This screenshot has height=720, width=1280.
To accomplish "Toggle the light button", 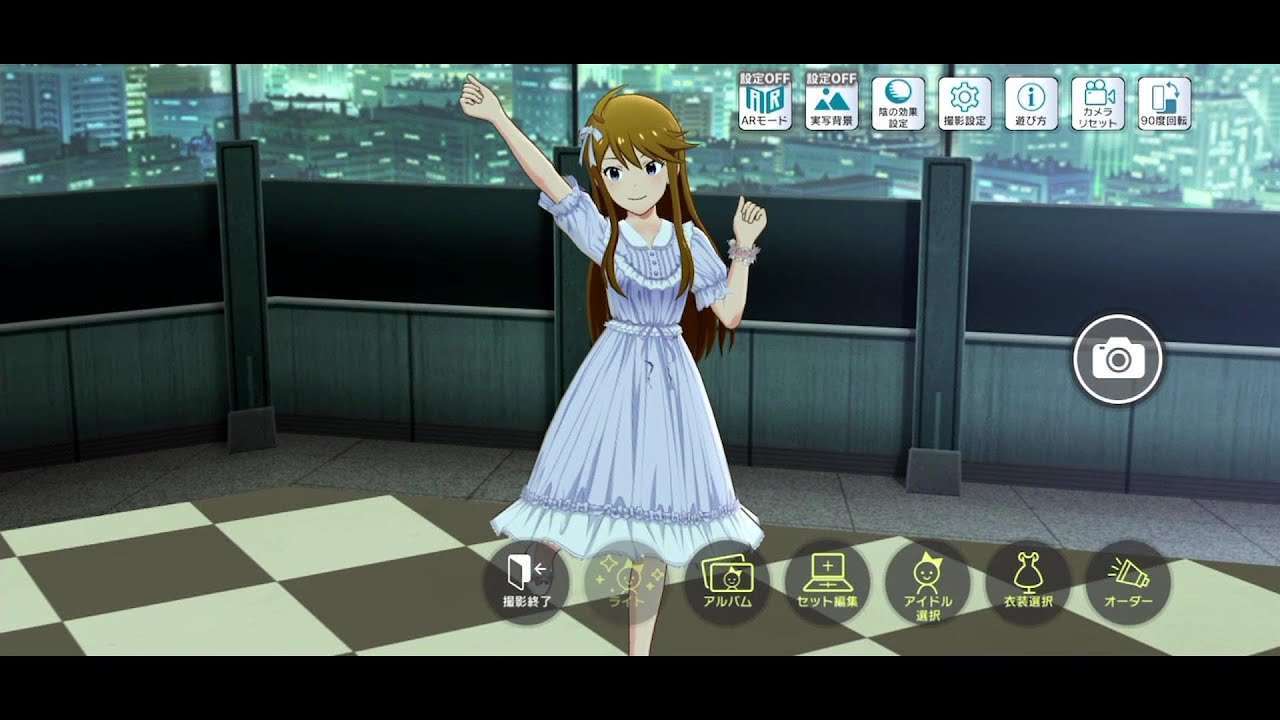I will (x=627, y=582).
